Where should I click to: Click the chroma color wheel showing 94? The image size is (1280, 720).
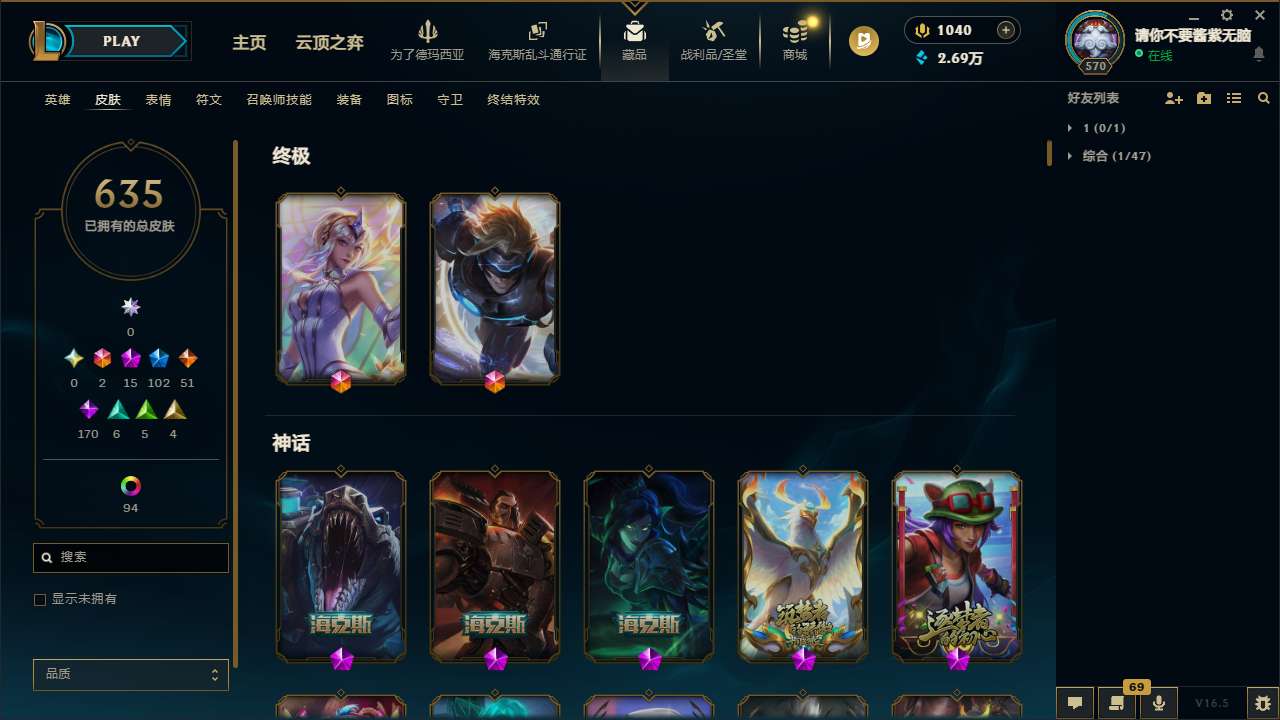click(130, 486)
